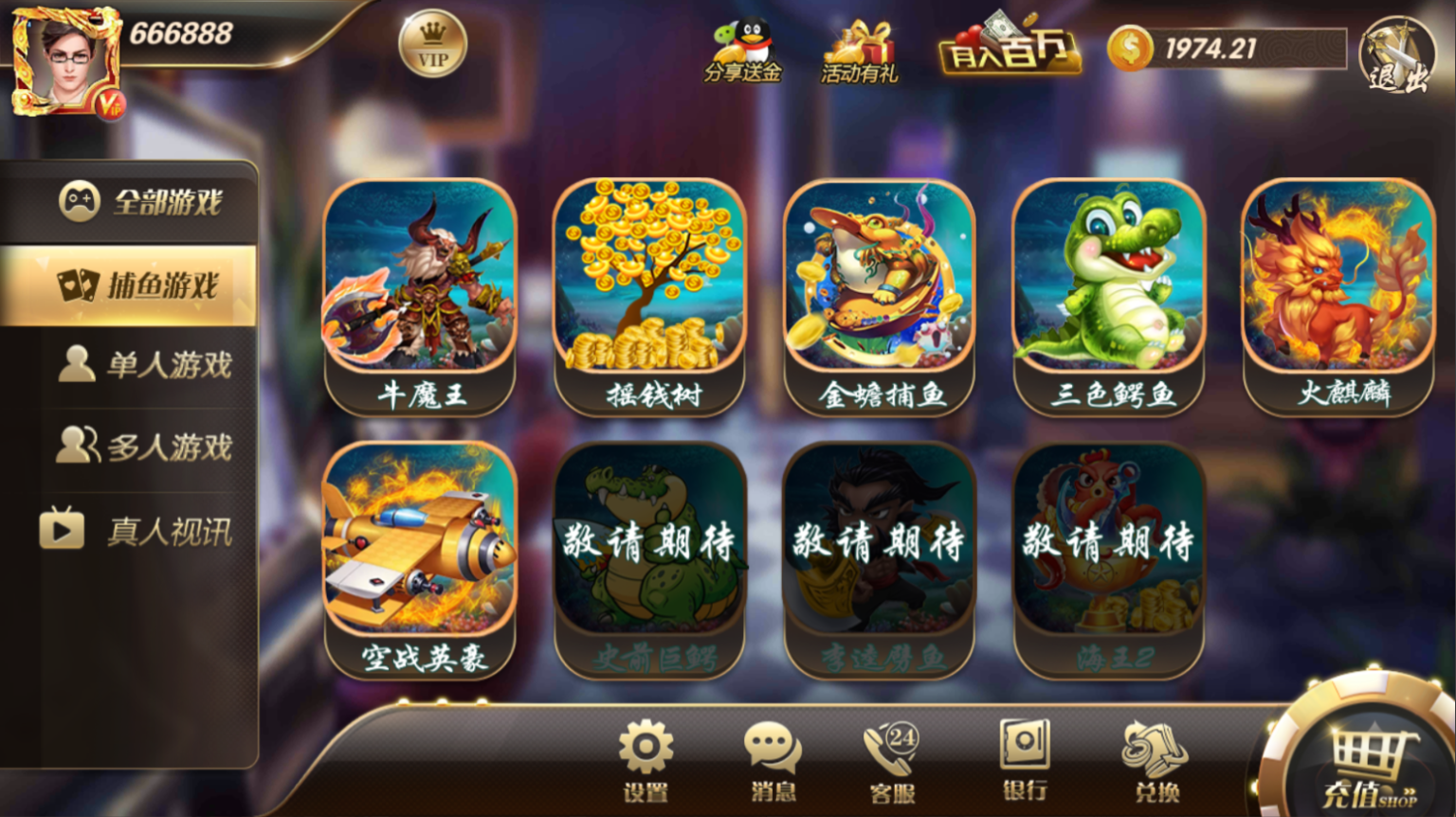The image size is (1456, 817).
Task: Open the 牛魔王 game thumbnail
Action: pos(420,284)
